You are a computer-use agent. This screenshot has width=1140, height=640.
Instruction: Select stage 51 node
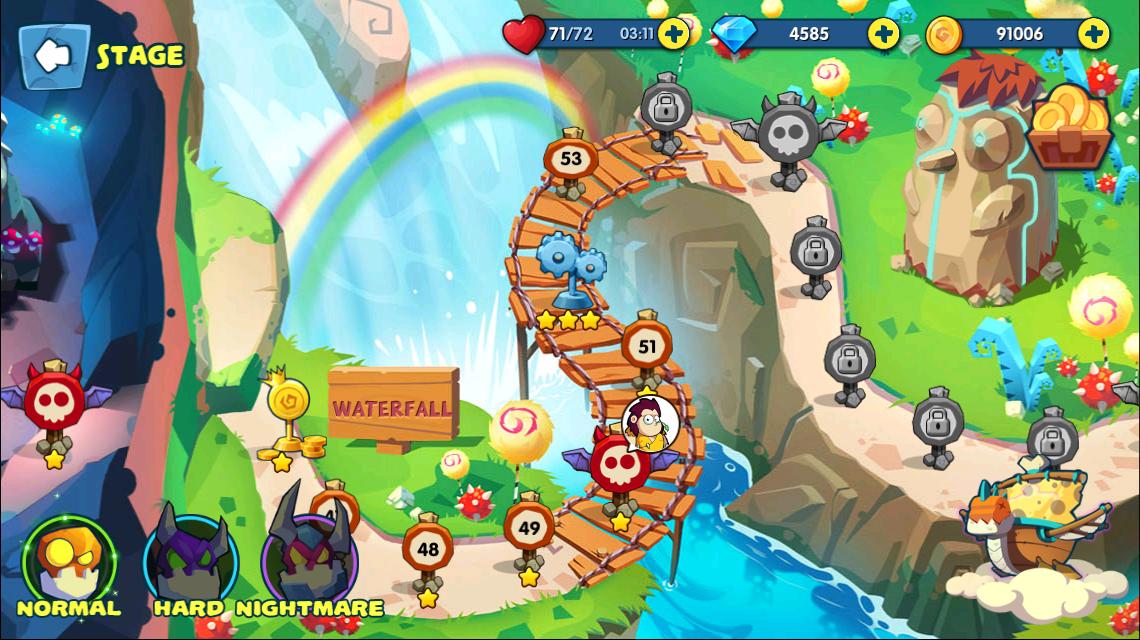click(647, 348)
